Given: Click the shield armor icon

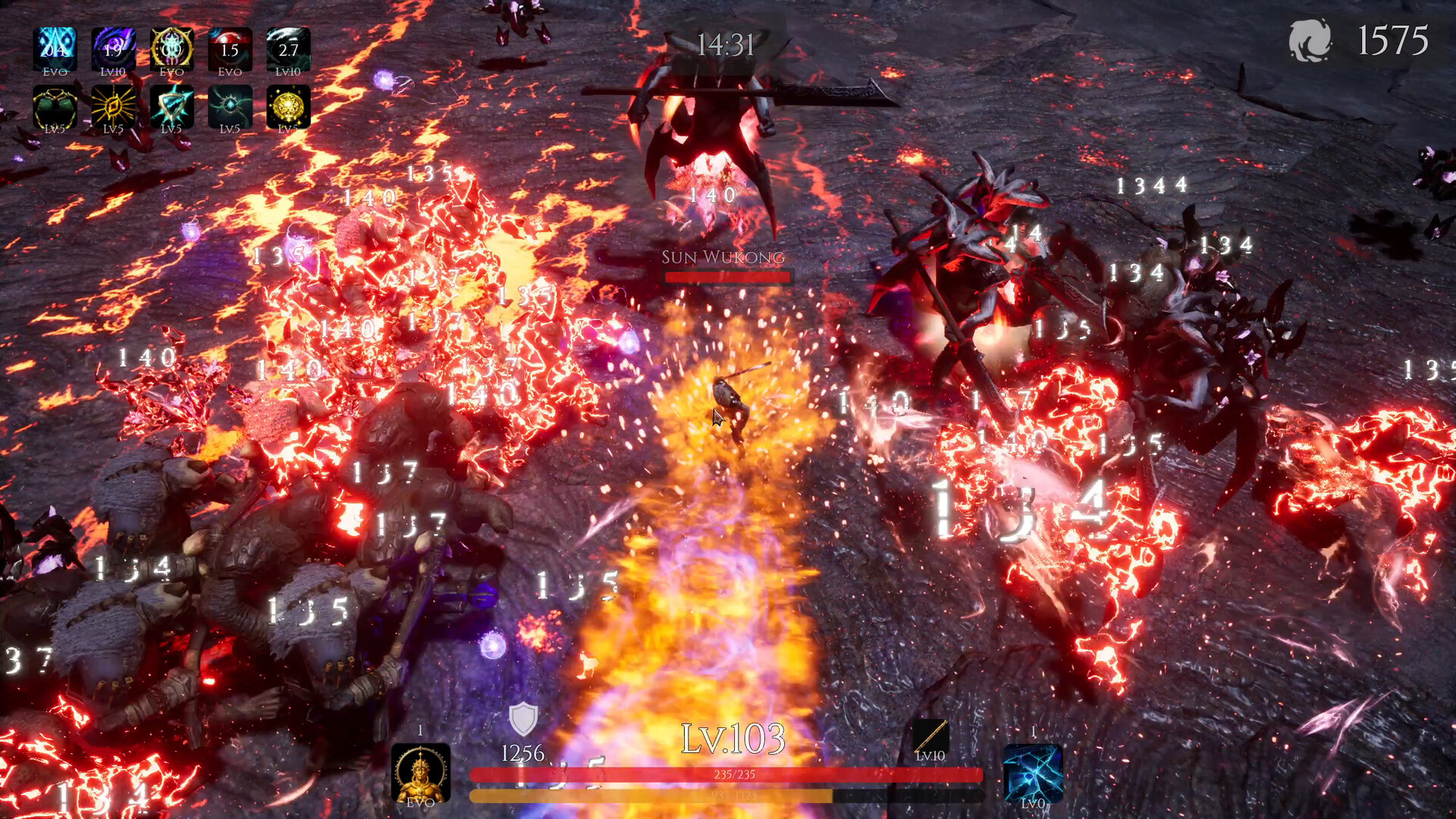Looking at the screenshot, I should [x=522, y=719].
